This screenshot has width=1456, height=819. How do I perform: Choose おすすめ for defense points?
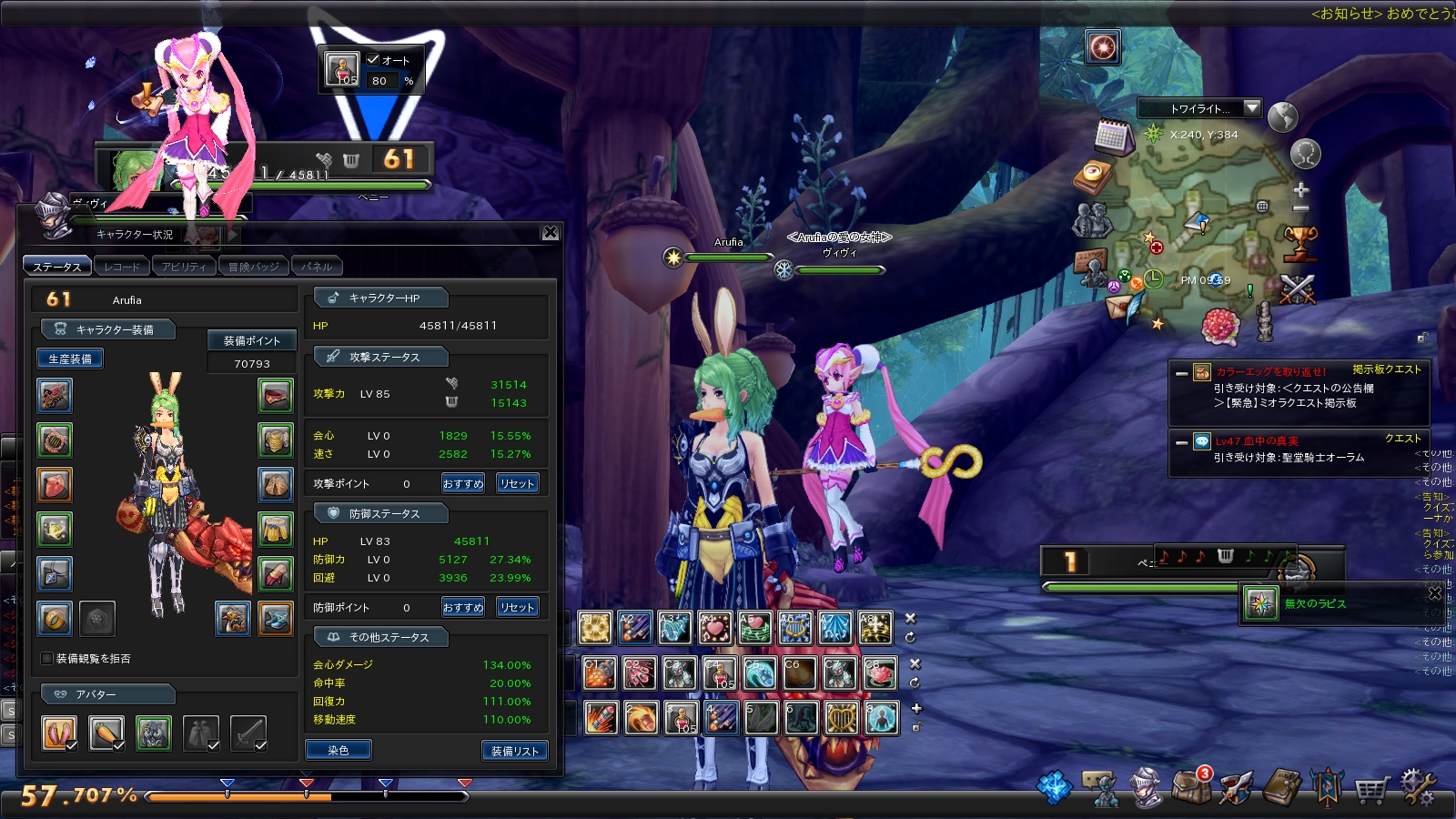pyautogui.click(x=463, y=607)
